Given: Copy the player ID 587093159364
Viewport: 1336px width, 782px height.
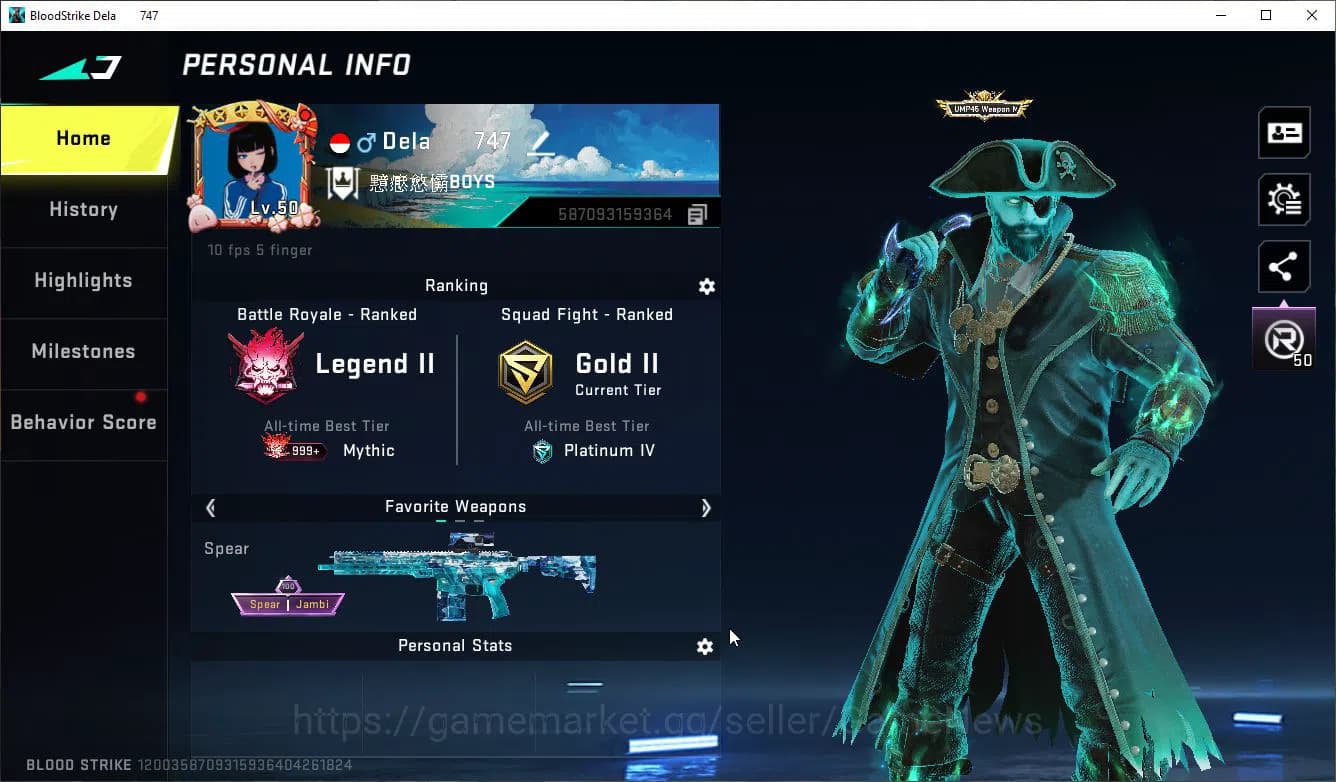Looking at the screenshot, I should (x=697, y=213).
